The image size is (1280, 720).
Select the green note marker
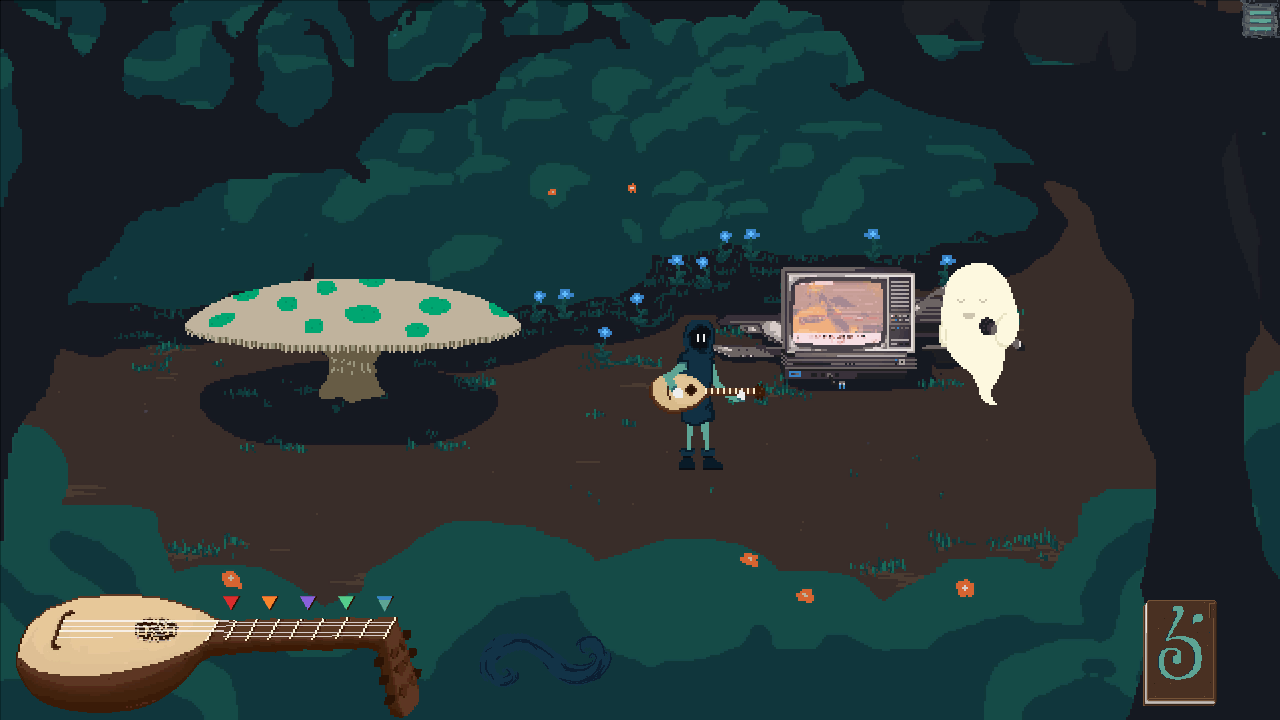[346, 602]
